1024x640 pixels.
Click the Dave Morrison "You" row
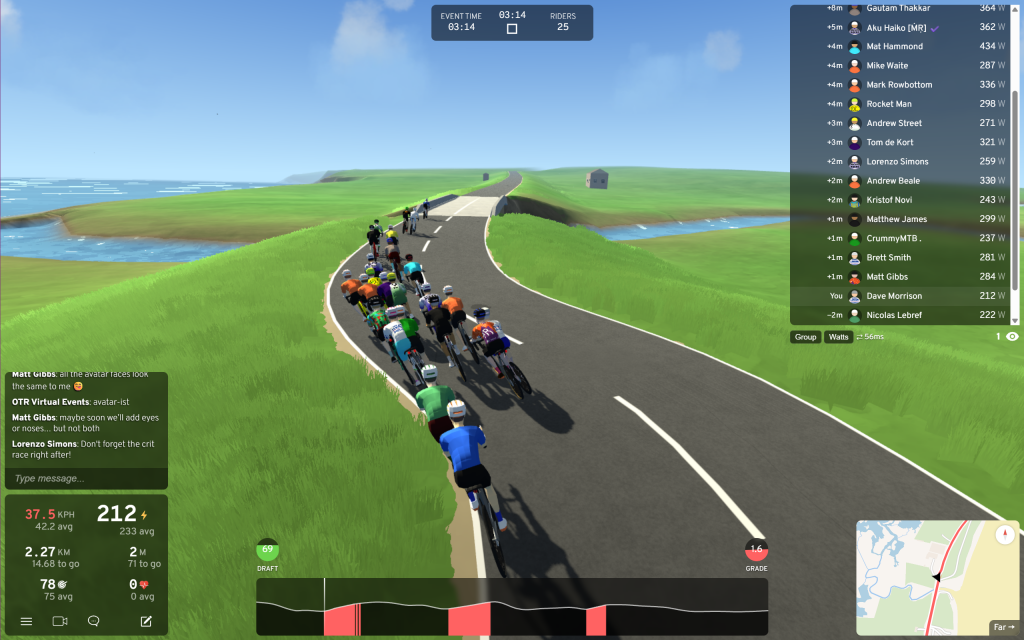pyautogui.click(x=894, y=296)
